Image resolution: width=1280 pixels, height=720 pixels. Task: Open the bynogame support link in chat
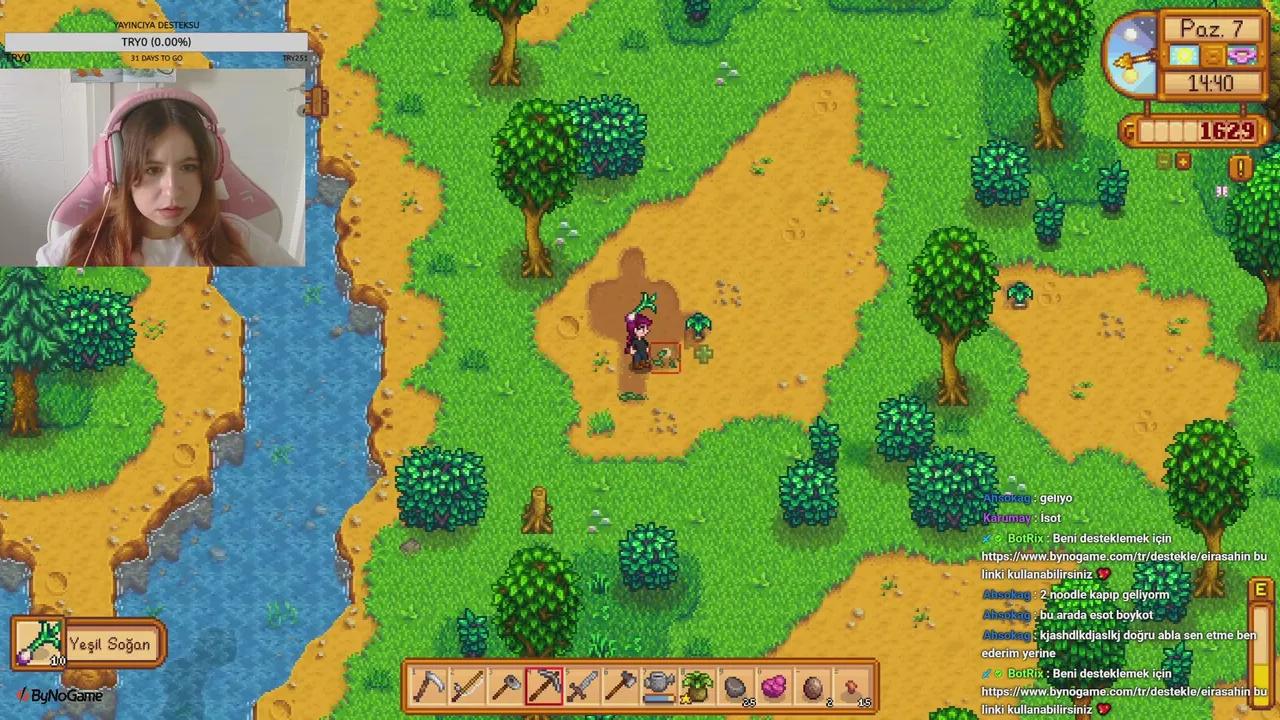tap(1123, 556)
